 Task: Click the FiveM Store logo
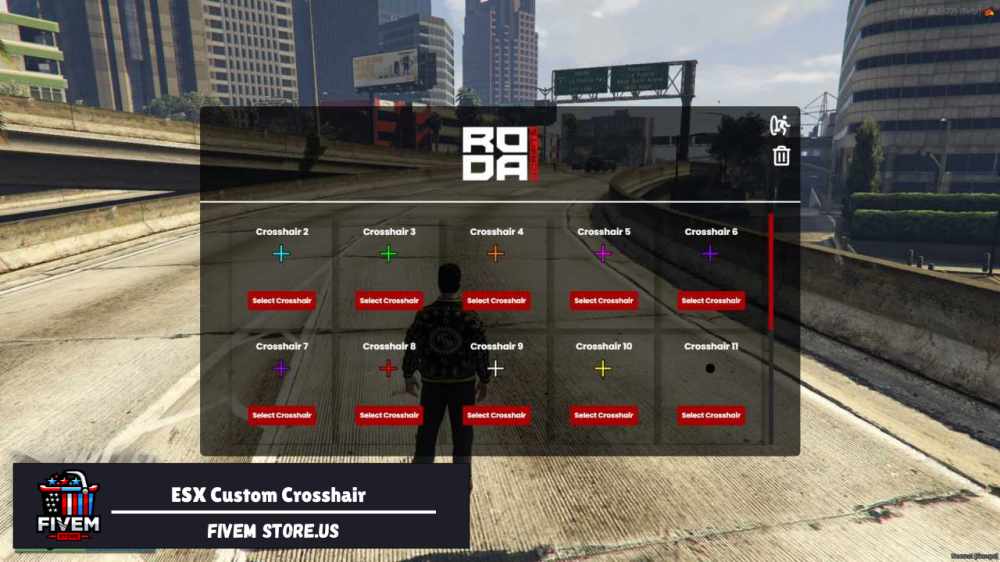coord(68,505)
